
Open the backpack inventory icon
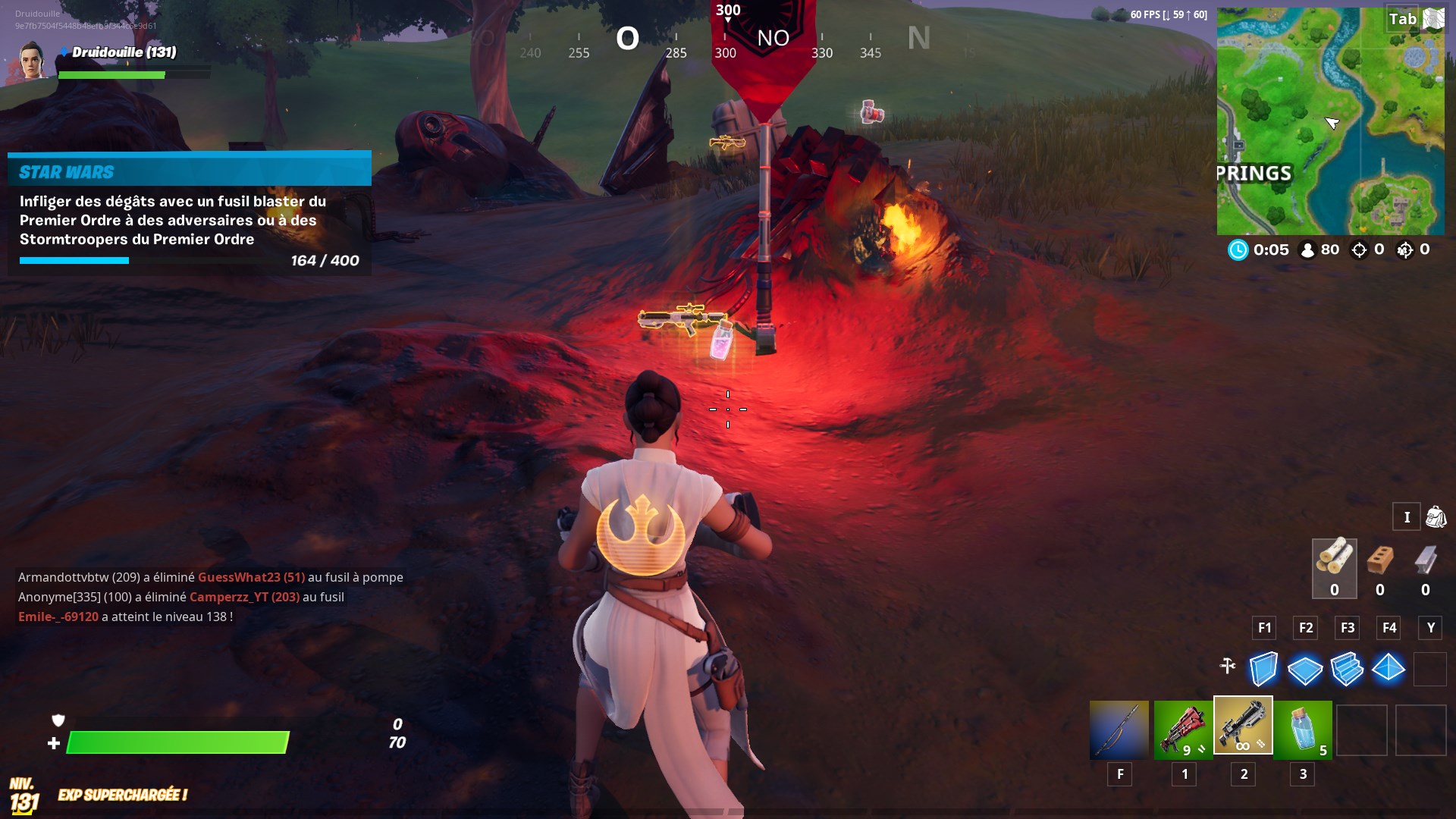point(1436,516)
